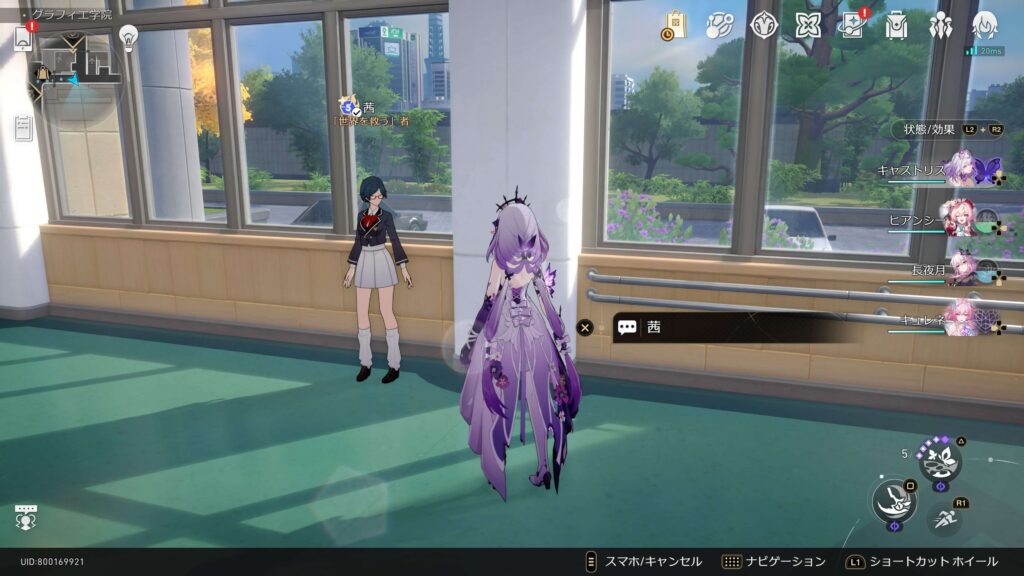Open the backpack inventory

[x=897, y=25]
